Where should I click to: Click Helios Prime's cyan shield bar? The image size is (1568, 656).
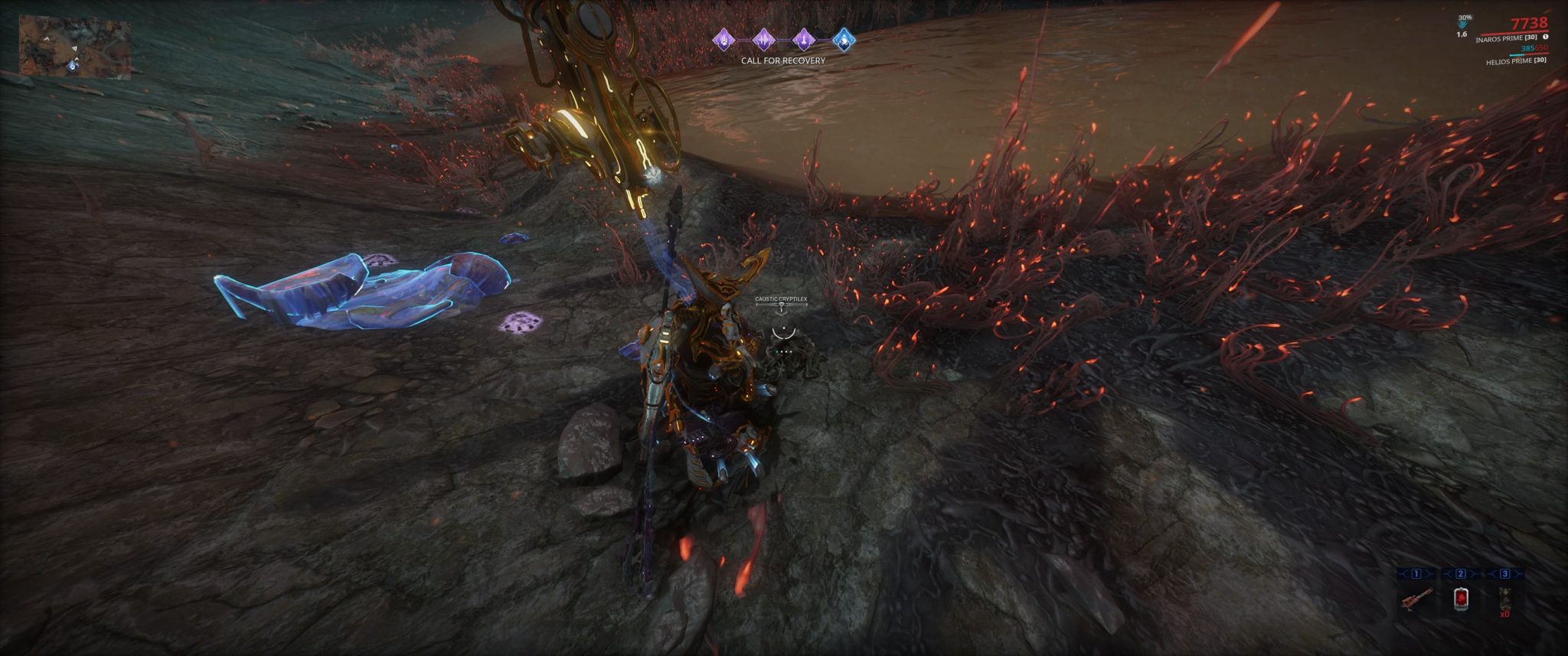pos(1516,54)
